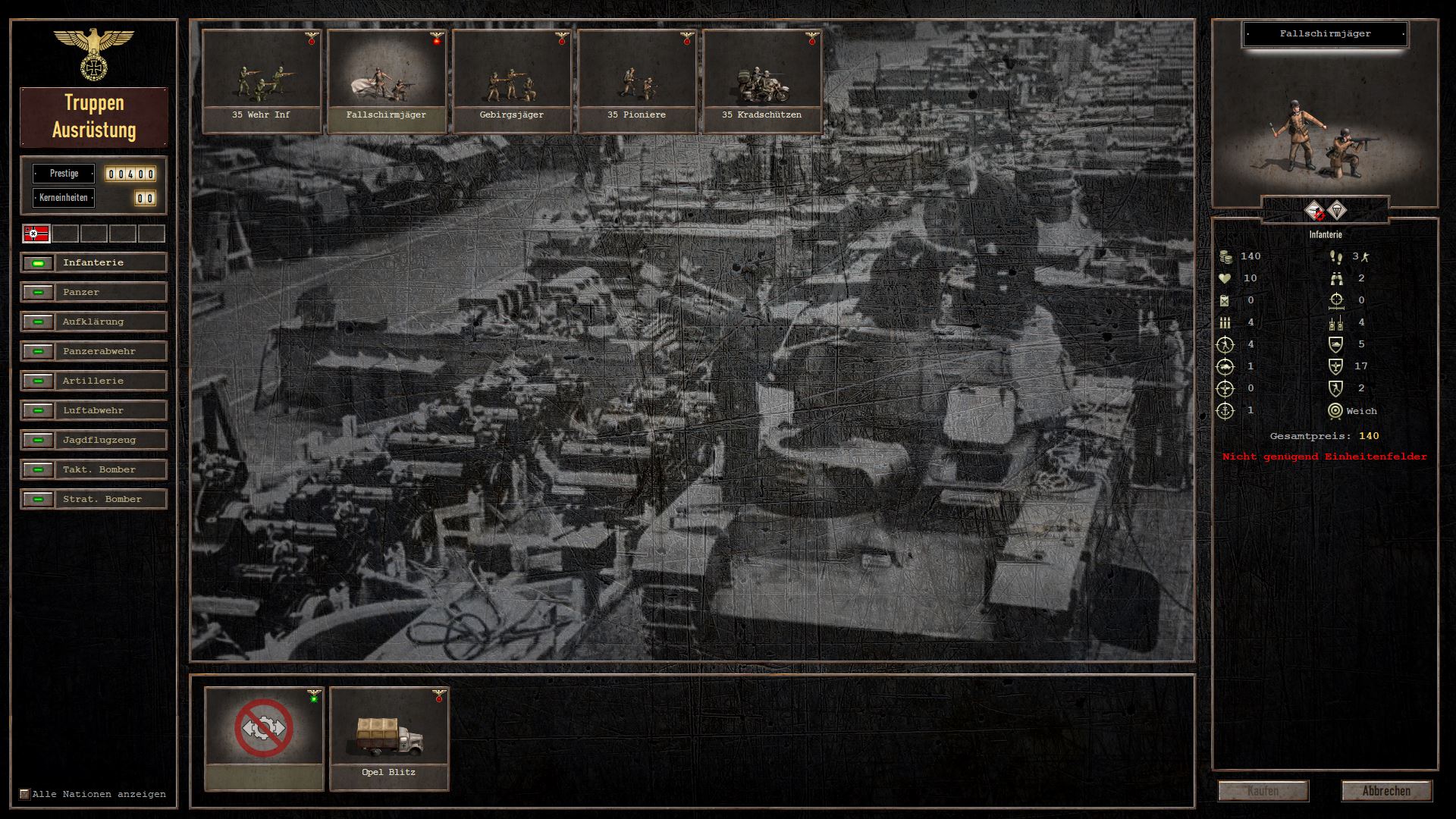Pick the Gebirgsjäger unit card
The height and width of the screenshot is (819, 1456).
click(512, 80)
